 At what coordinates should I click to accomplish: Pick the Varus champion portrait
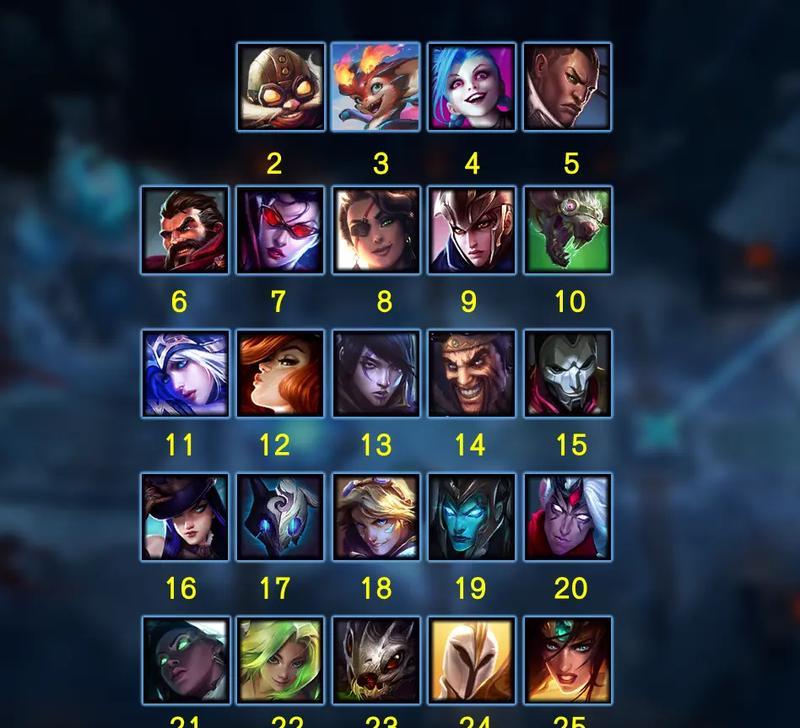(567, 517)
